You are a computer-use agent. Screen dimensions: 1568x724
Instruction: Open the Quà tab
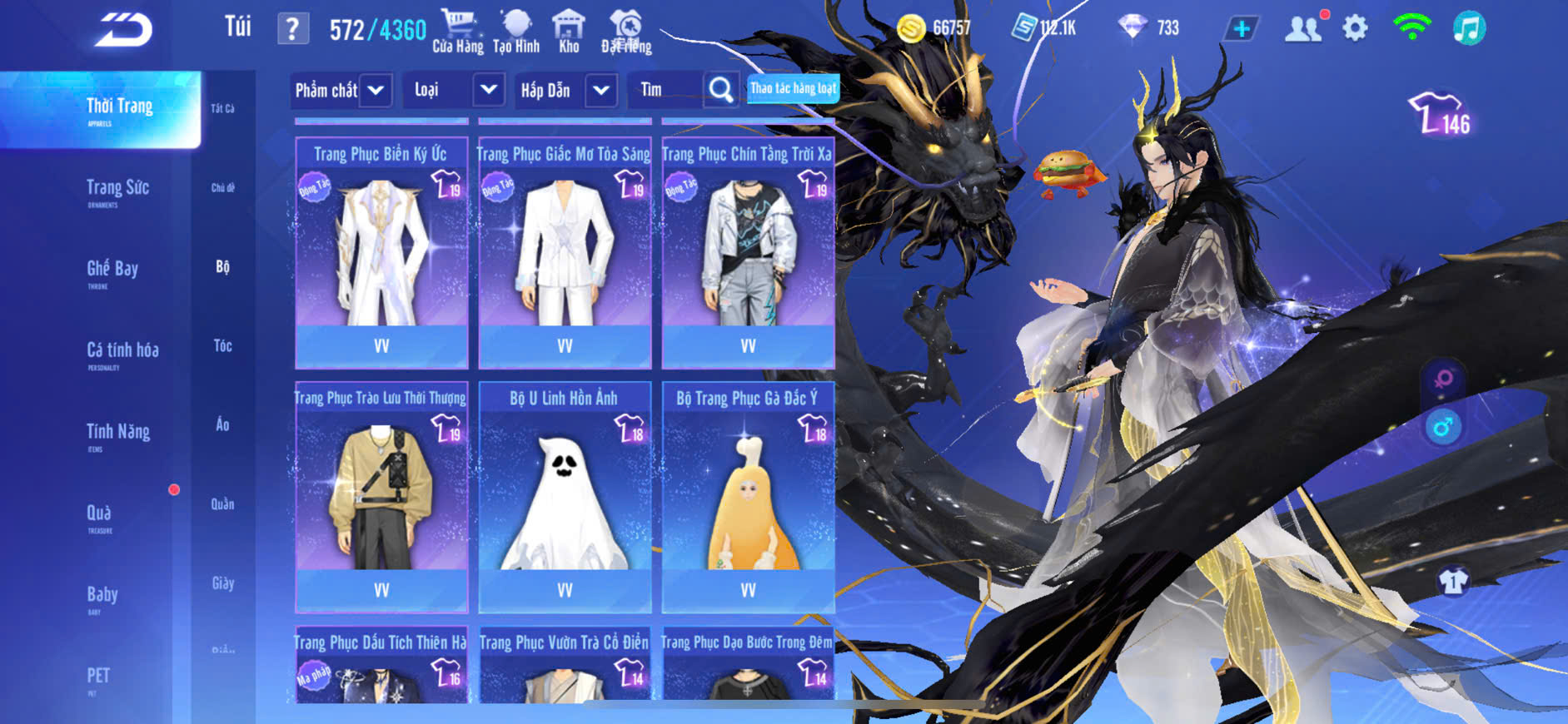[x=99, y=515]
